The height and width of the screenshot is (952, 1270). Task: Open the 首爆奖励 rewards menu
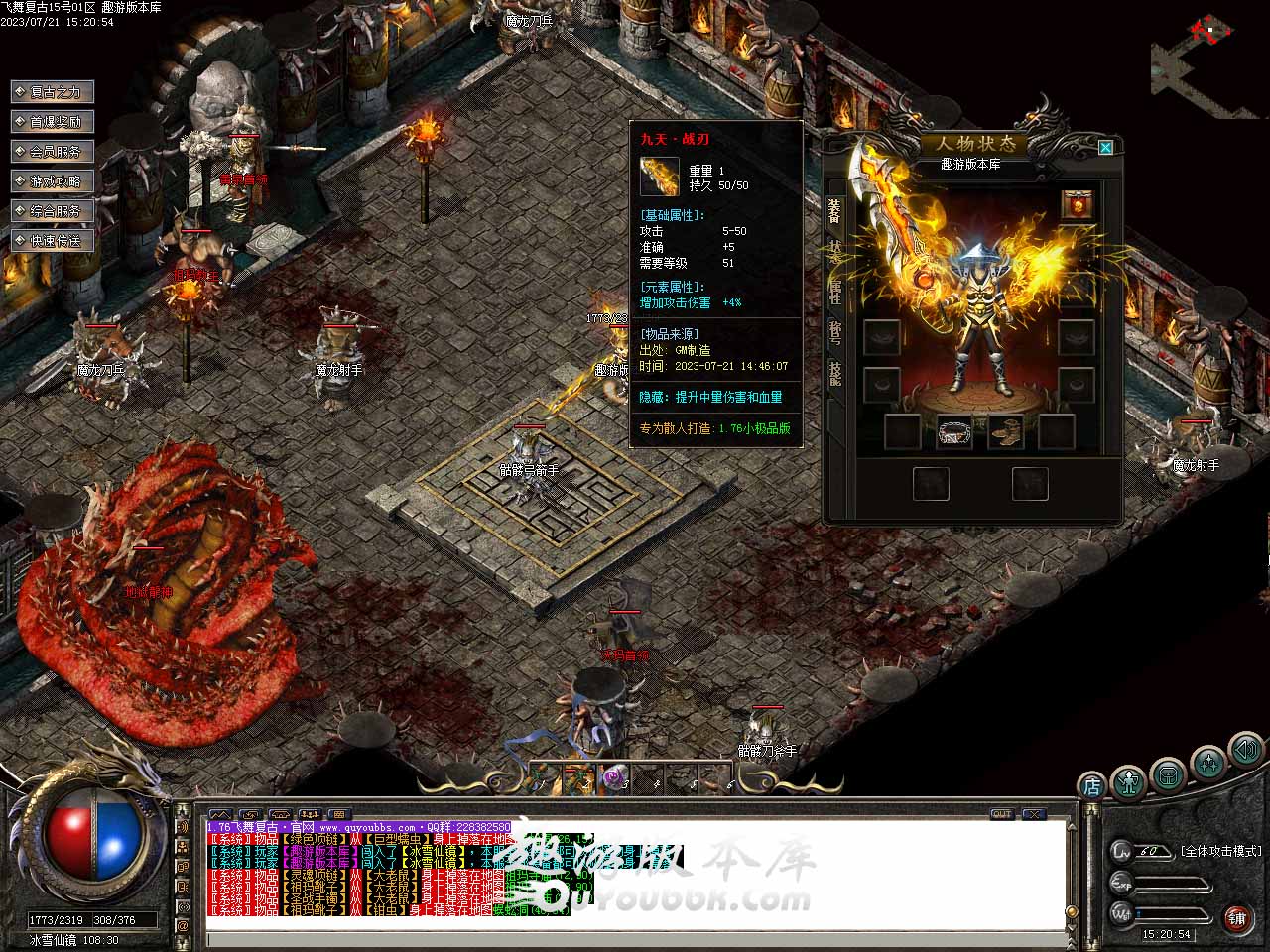(54, 122)
